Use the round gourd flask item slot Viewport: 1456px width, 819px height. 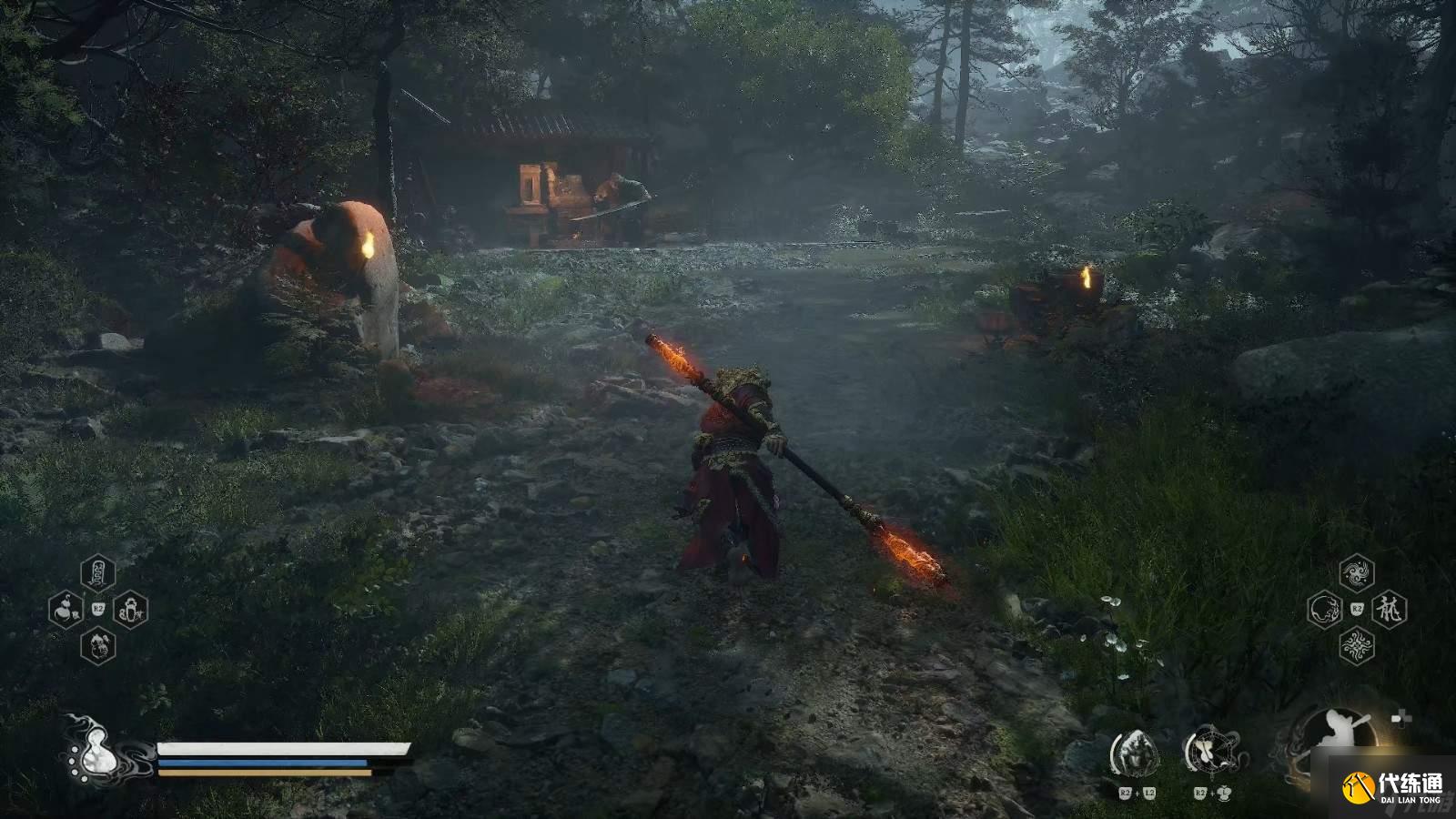66,608
